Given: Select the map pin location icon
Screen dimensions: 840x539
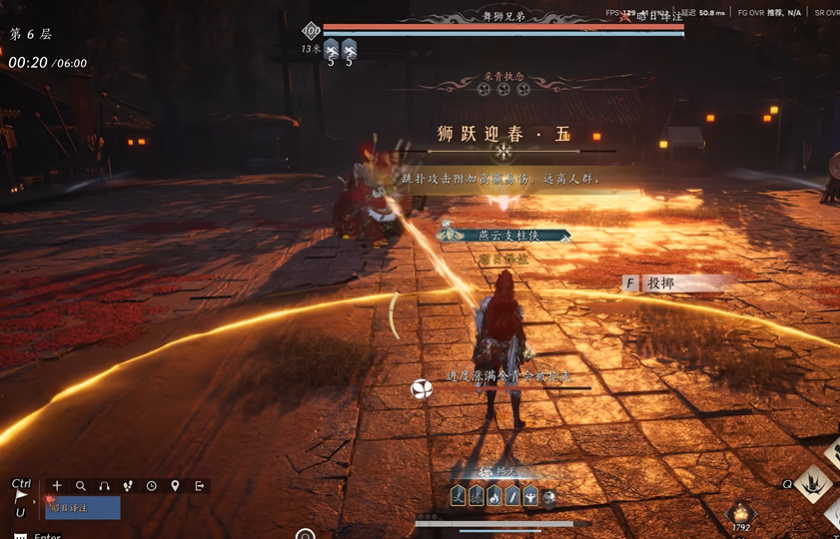Looking at the screenshot, I should tap(175, 486).
